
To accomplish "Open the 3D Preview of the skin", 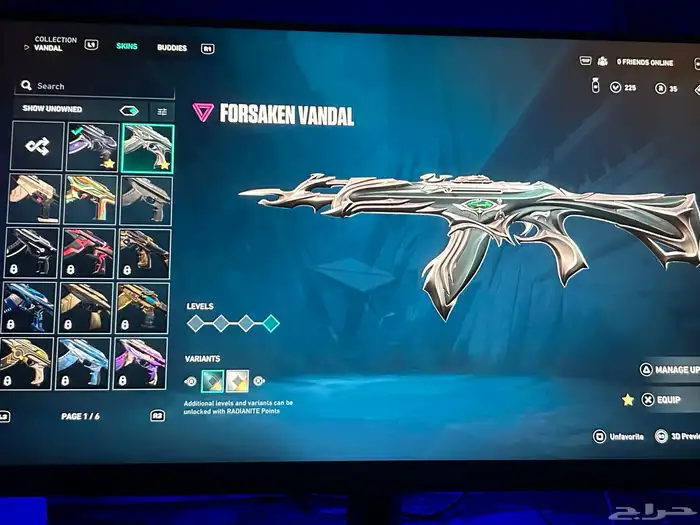I will pos(676,436).
